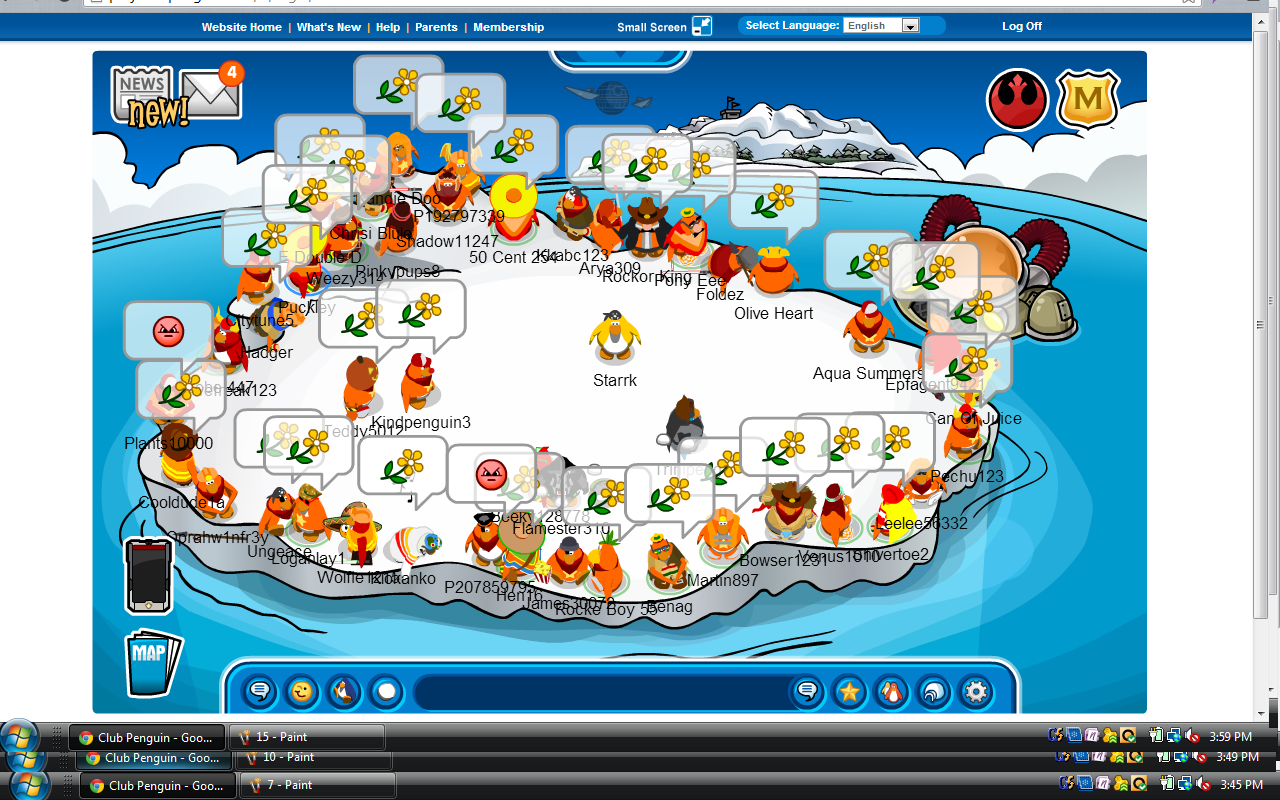
Task: Open the gold moderator M badge
Action: click(x=1088, y=100)
